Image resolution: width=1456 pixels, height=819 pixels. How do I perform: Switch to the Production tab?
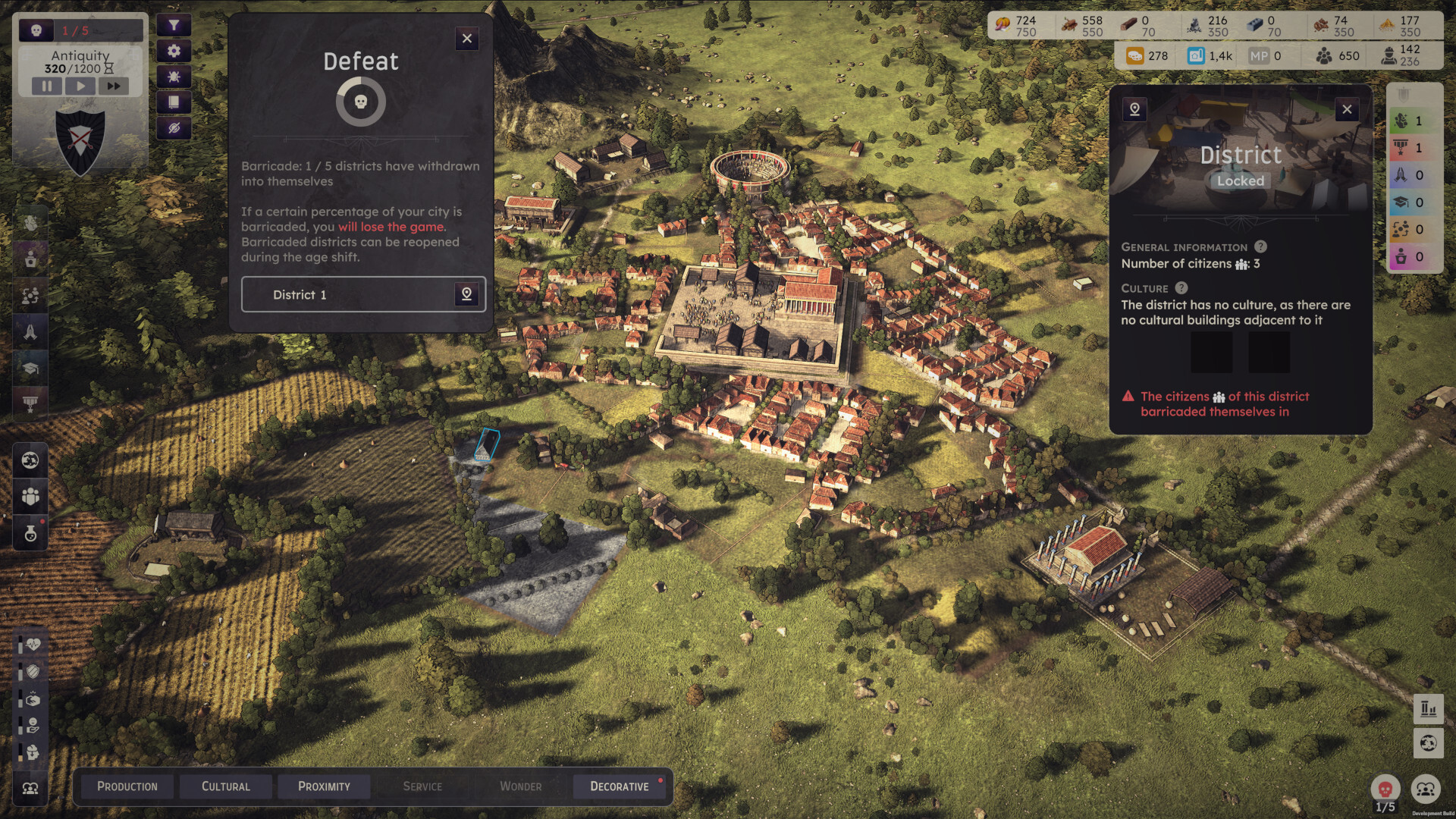click(127, 786)
